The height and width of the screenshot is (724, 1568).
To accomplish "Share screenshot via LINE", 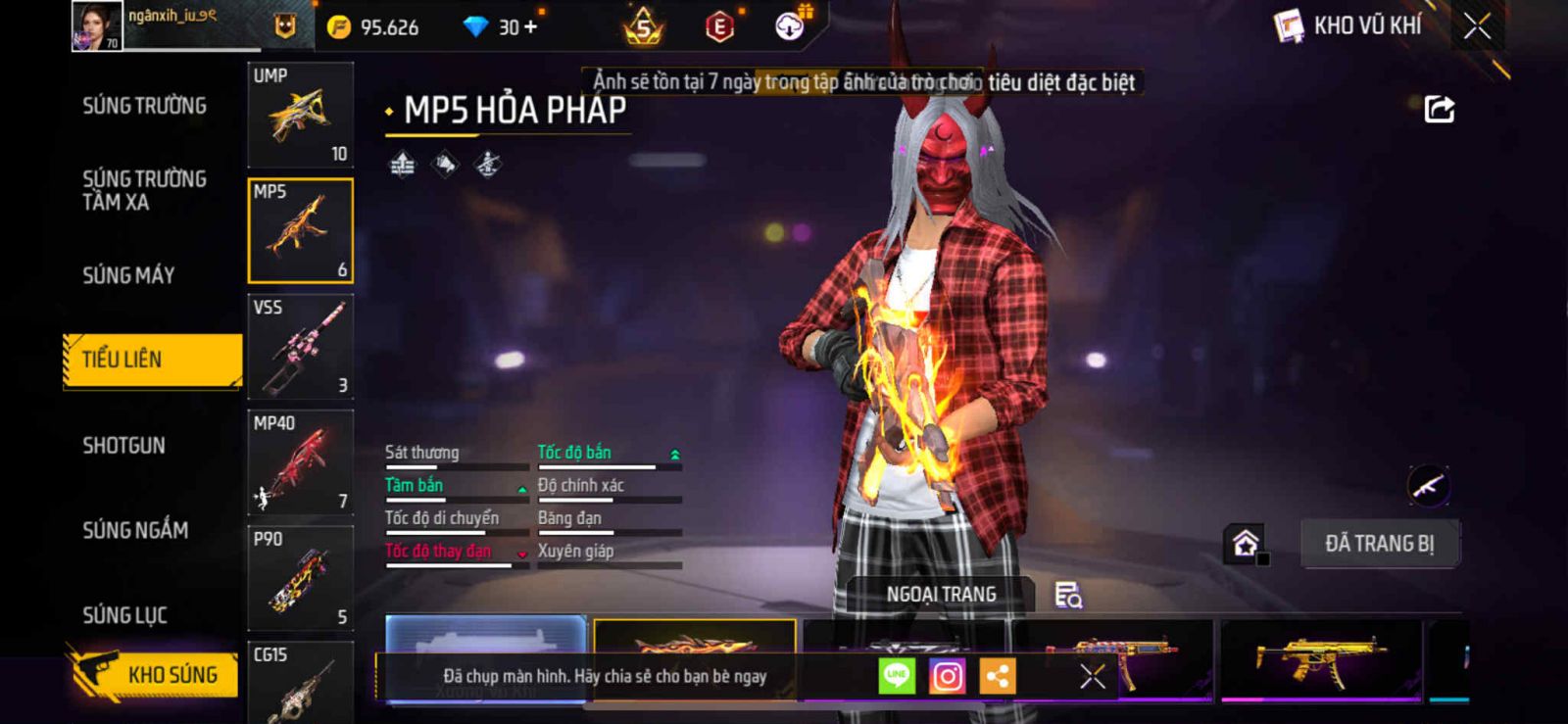I will 896,676.
